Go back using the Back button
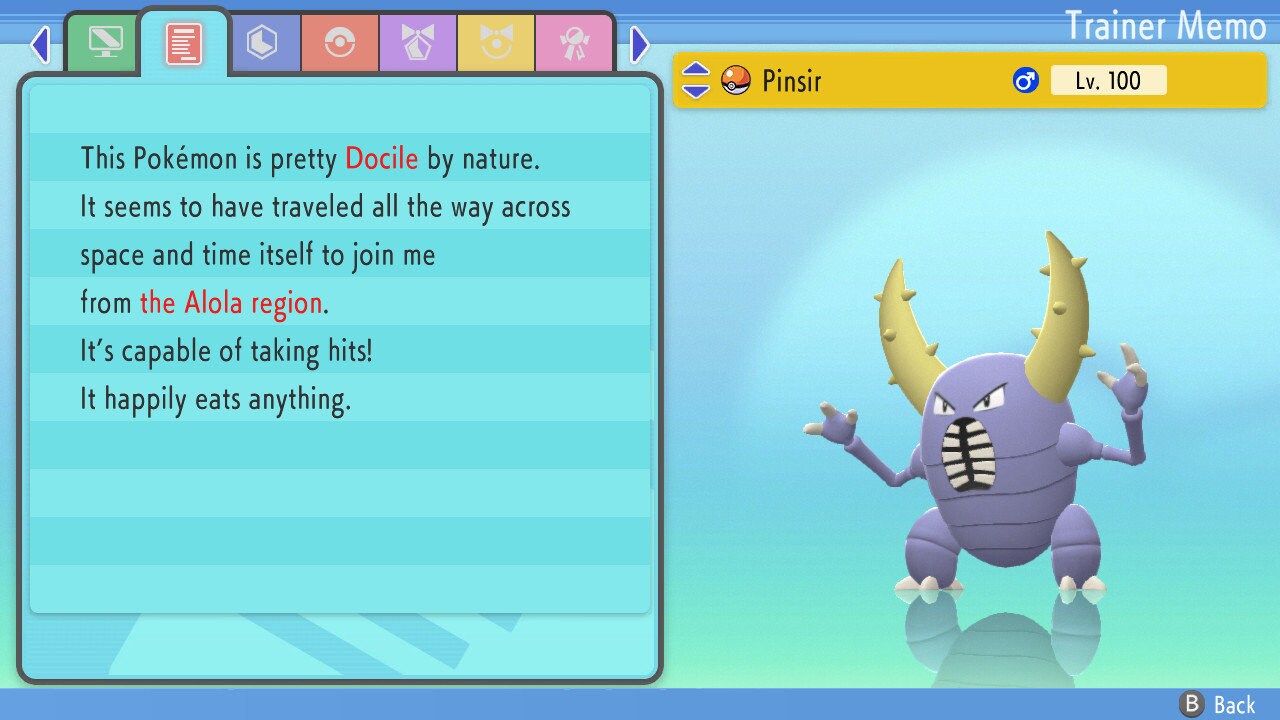The height and width of the screenshot is (720, 1280). (1219, 704)
